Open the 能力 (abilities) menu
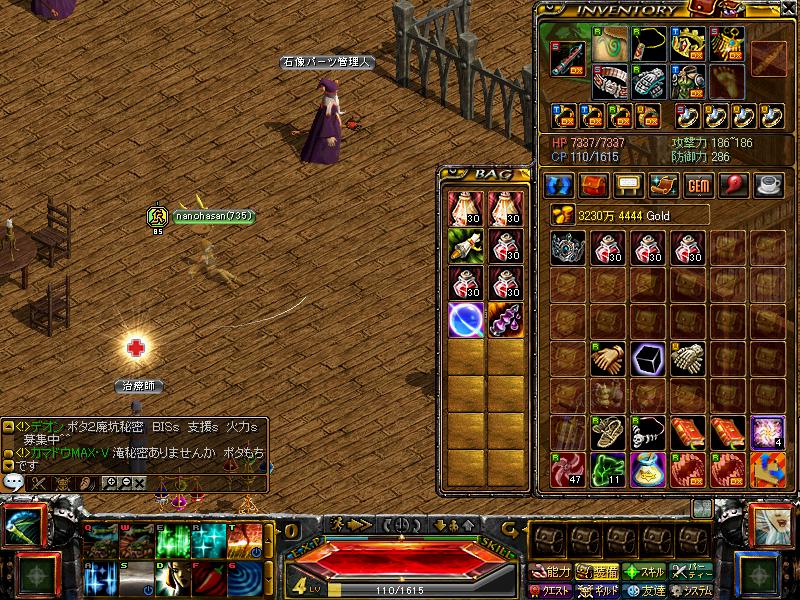 pos(551,572)
